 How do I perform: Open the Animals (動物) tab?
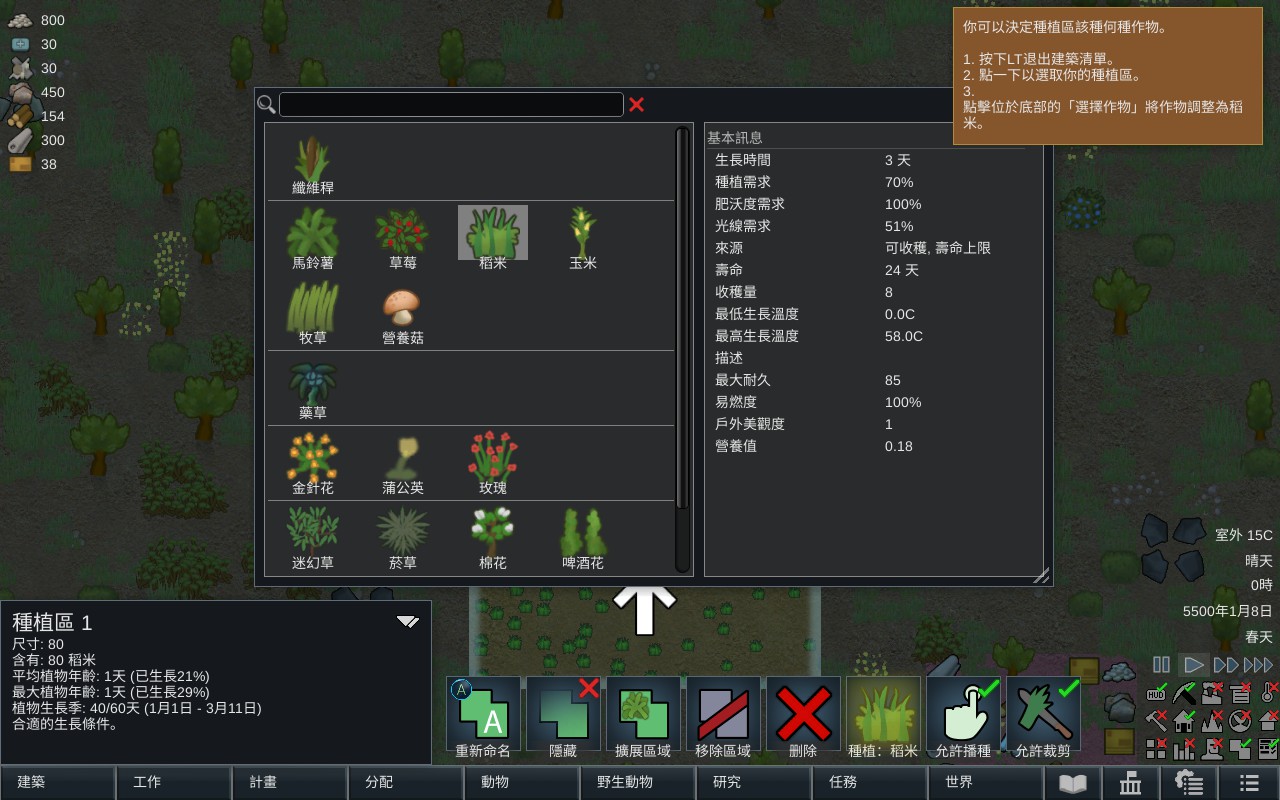(x=521, y=782)
